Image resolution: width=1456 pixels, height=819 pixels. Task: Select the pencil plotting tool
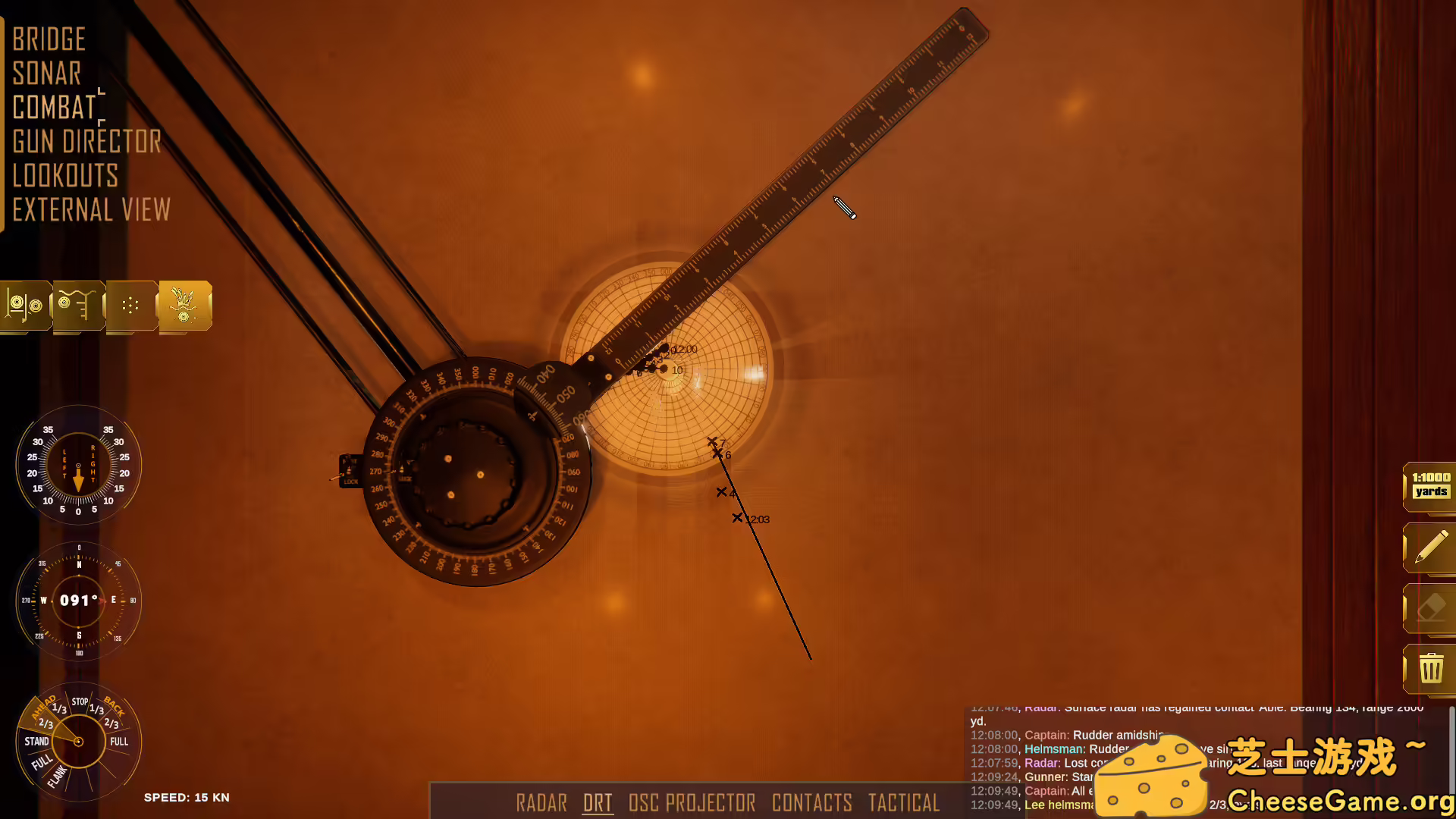click(x=1430, y=548)
